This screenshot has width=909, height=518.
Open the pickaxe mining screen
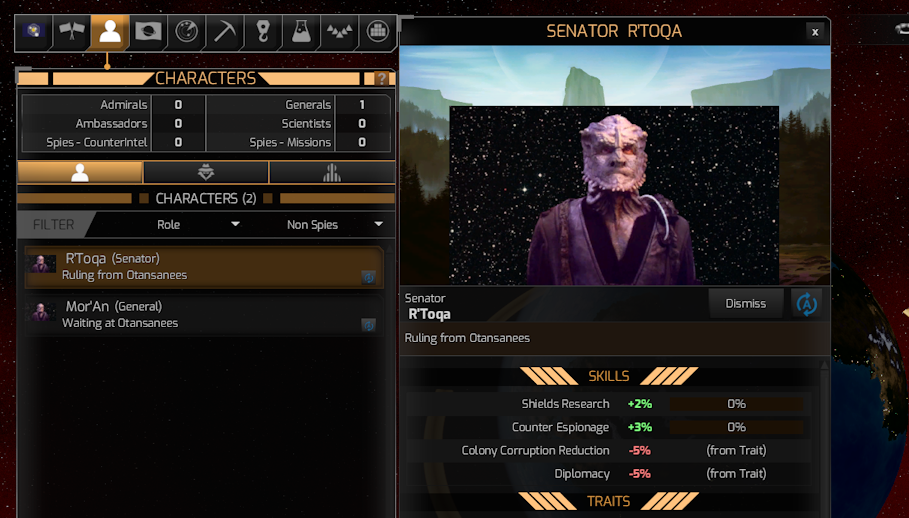[x=224, y=32]
